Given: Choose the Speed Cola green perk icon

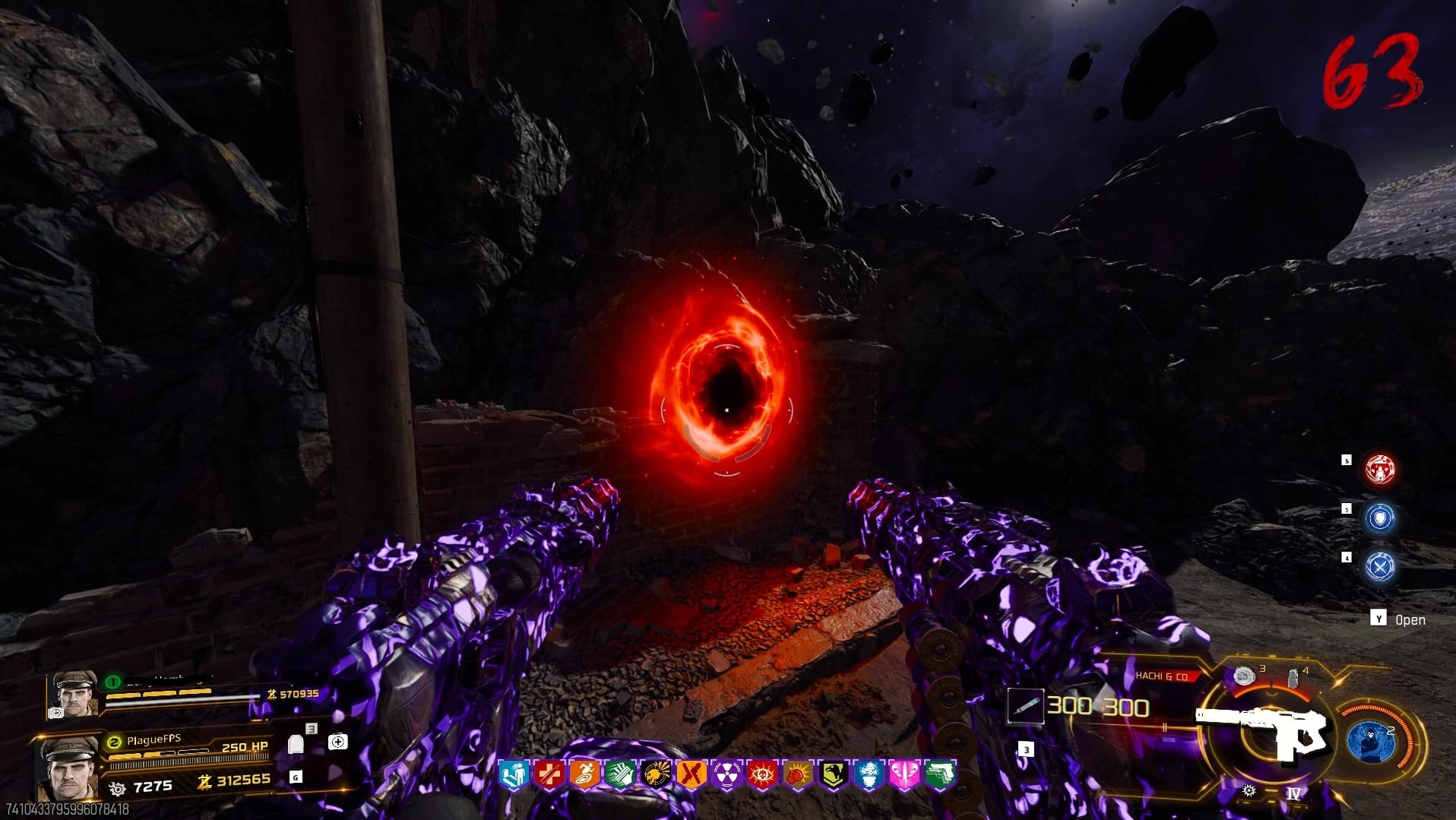Looking at the screenshot, I should (x=619, y=776).
